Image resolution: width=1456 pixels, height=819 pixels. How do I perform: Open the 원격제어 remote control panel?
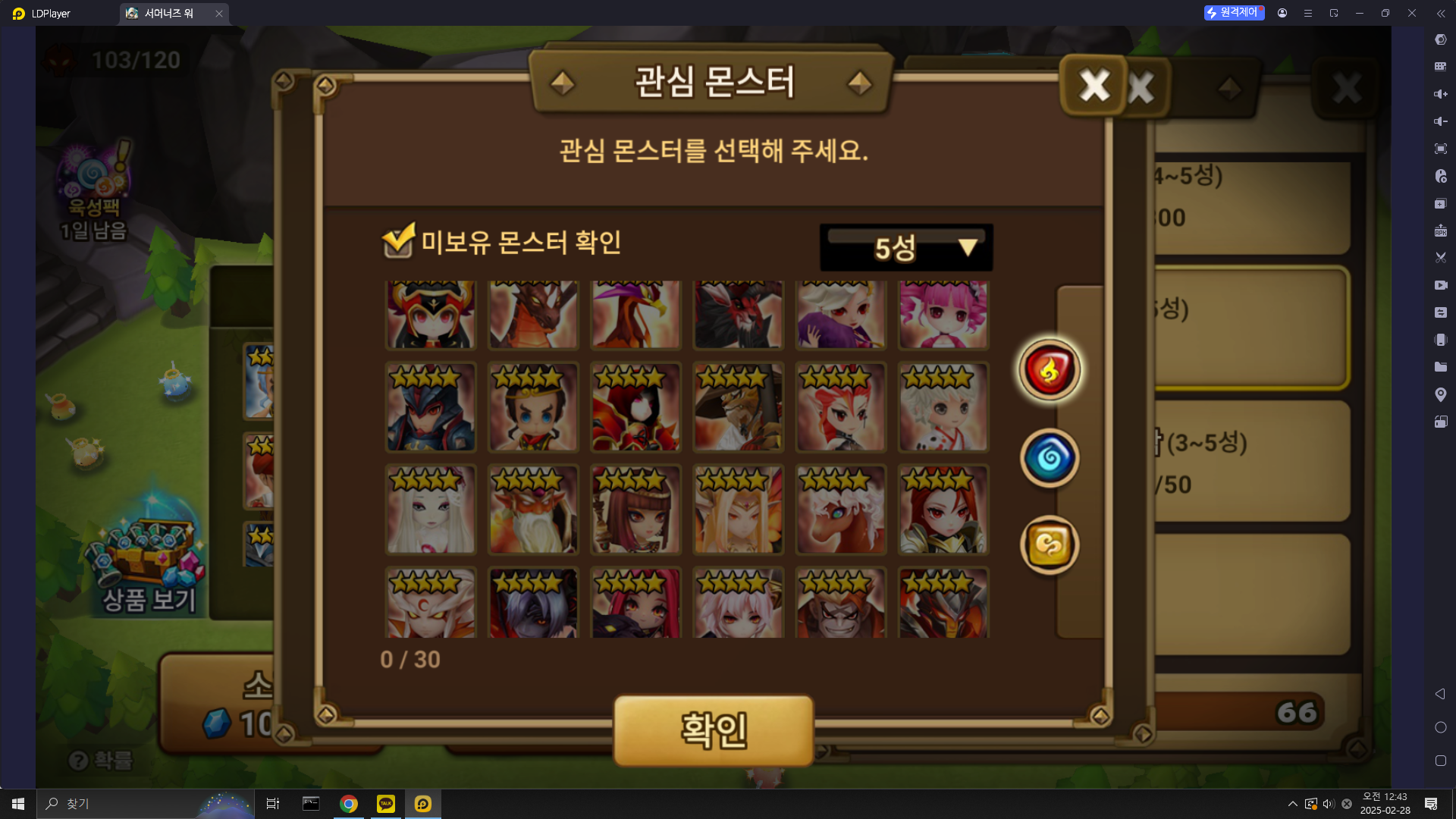click(x=1234, y=13)
